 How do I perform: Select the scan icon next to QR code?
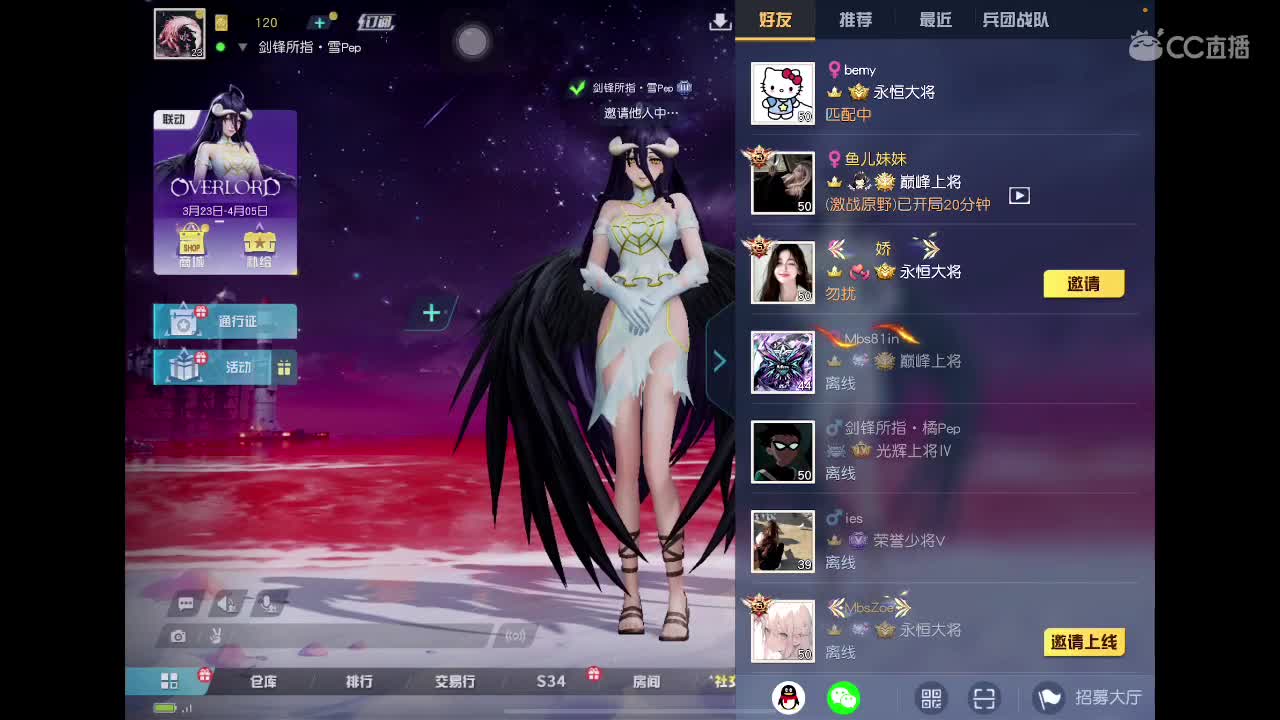click(x=984, y=697)
